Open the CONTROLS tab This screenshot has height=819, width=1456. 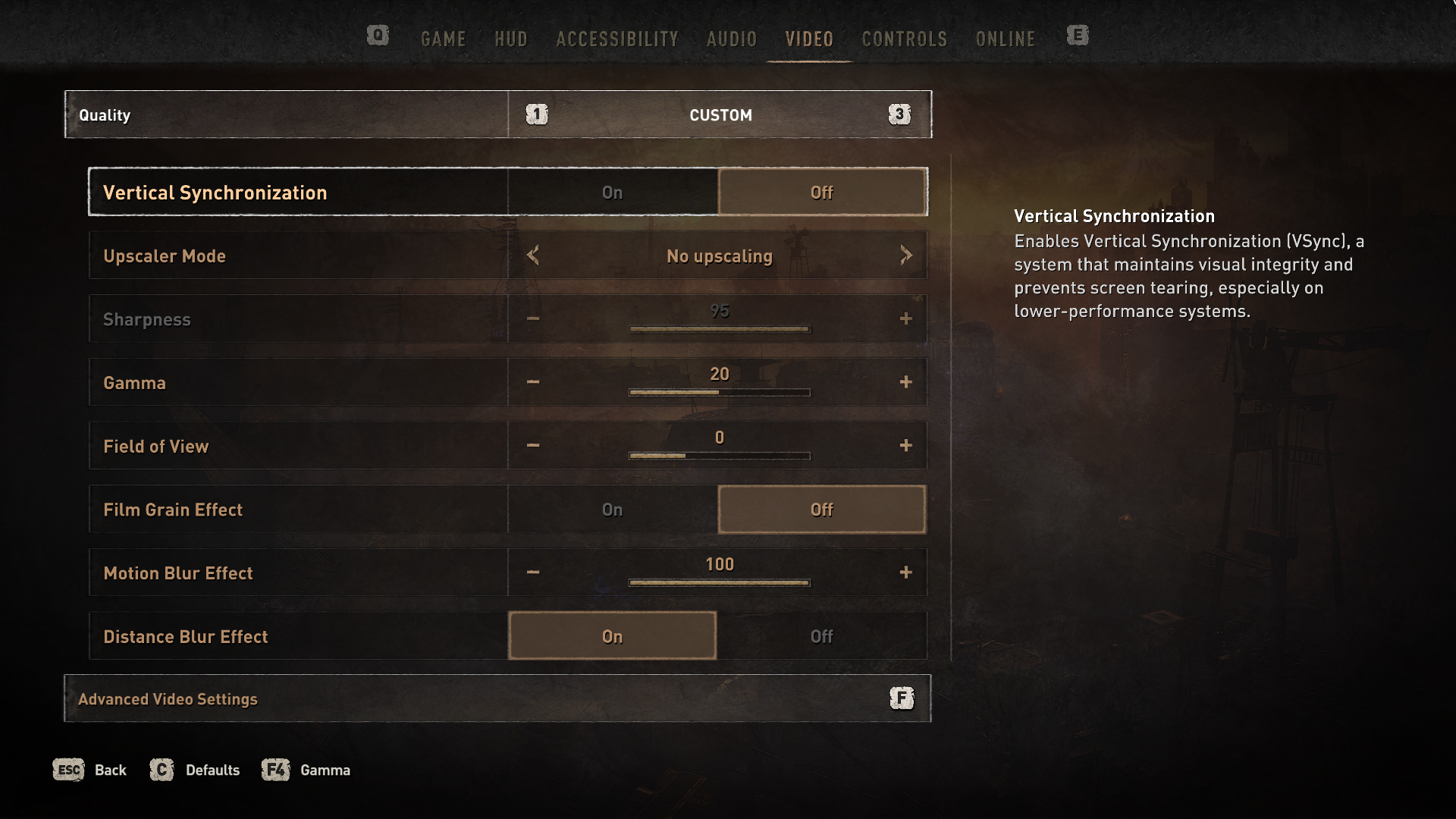click(904, 39)
